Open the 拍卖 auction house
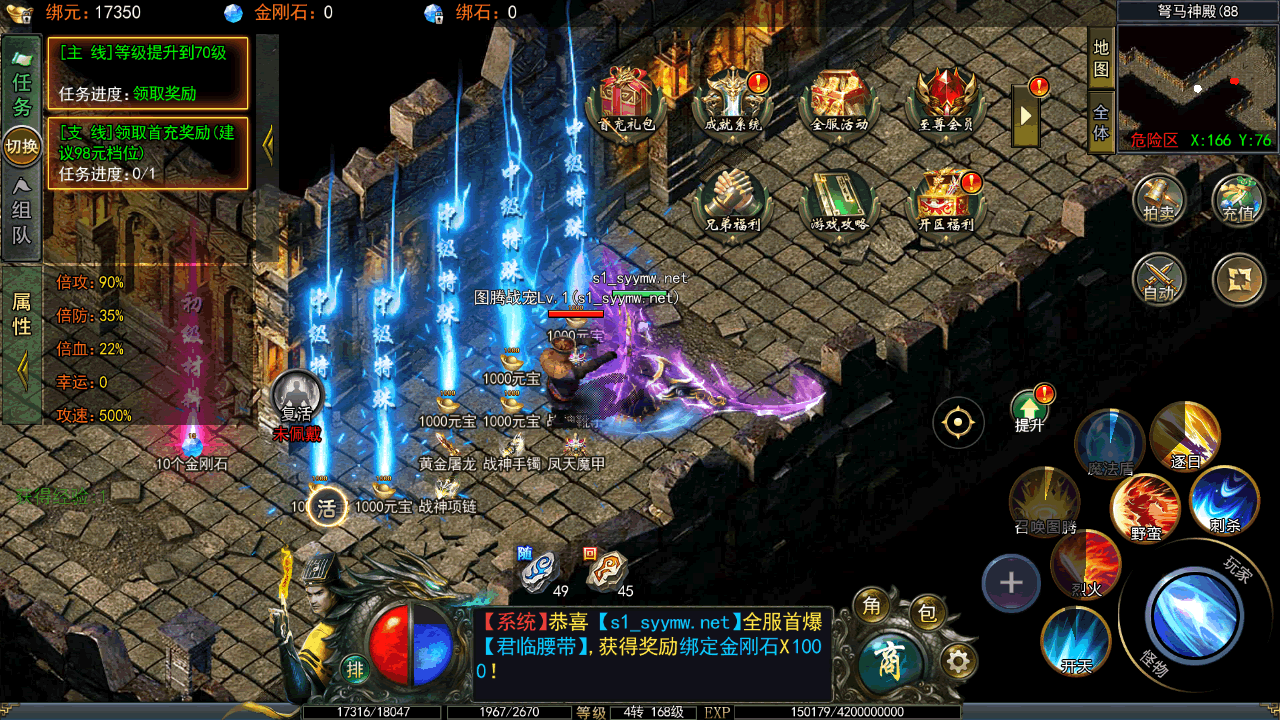Screen dimensions: 1280x720 [x=1159, y=200]
